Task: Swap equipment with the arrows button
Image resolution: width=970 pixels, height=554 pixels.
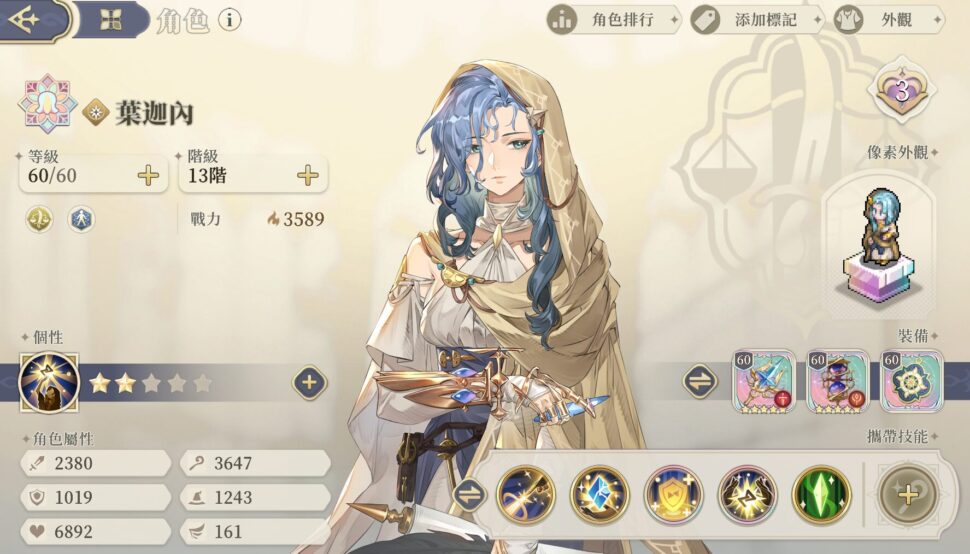Action: (x=699, y=381)
